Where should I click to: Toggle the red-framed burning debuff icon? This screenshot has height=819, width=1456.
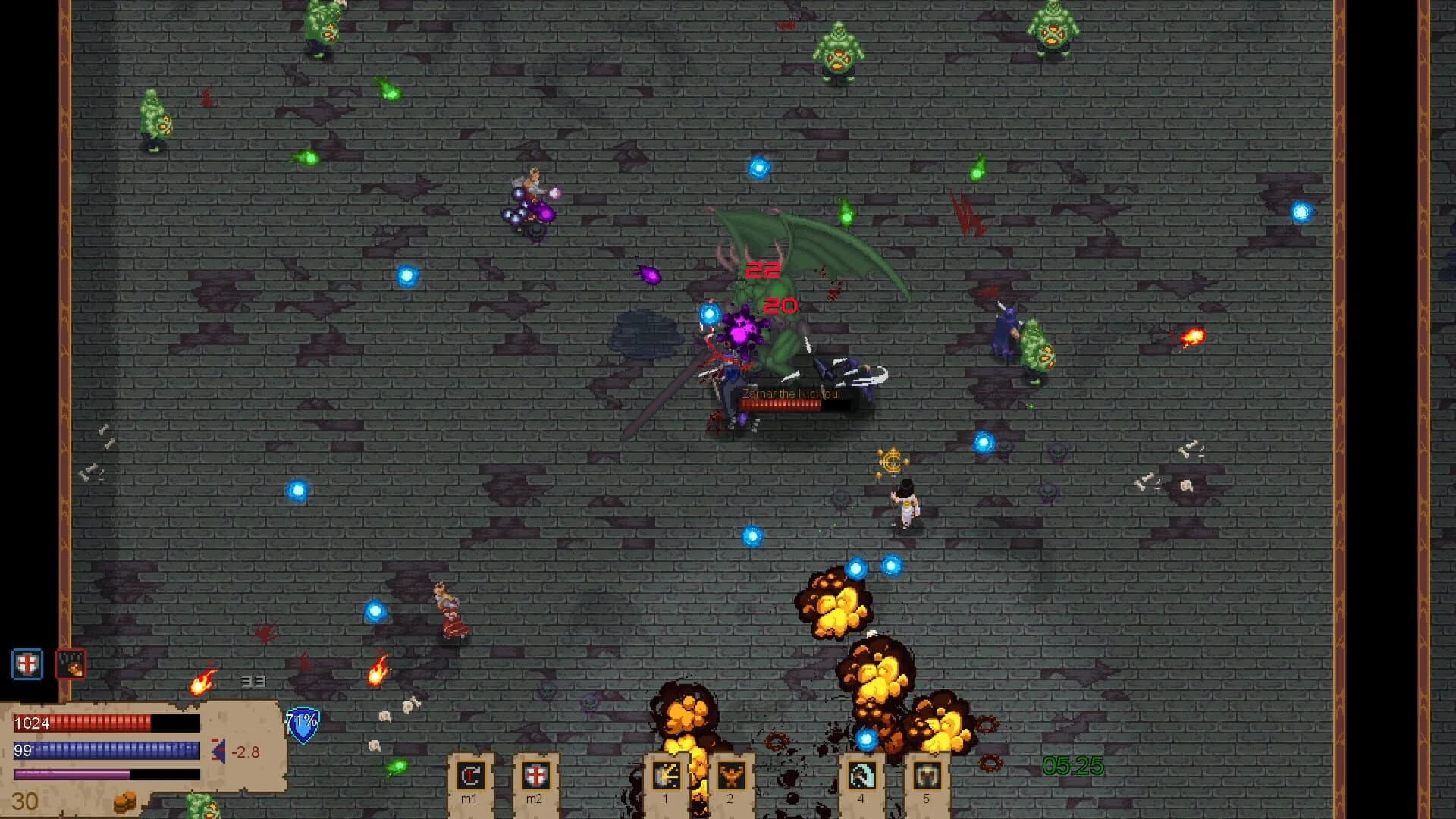[68, 664]
